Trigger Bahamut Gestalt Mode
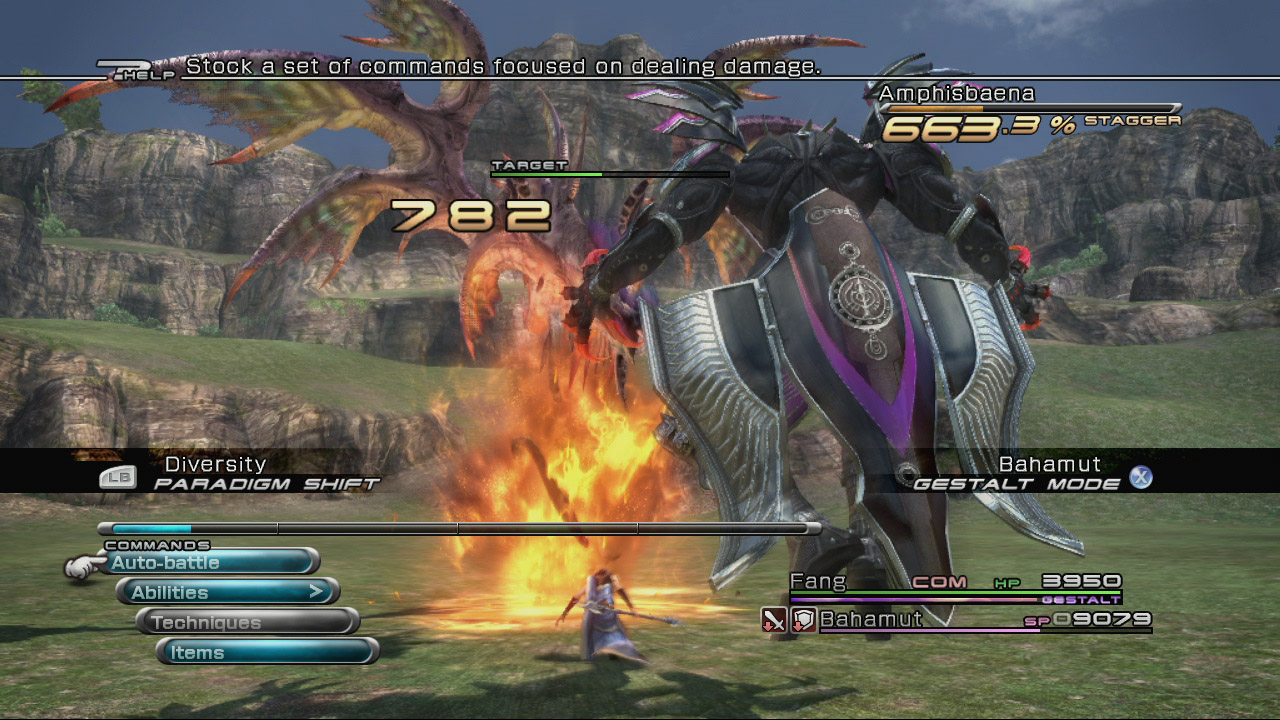Screen dimensions: 1280x720 click(x=1032, y=474)
